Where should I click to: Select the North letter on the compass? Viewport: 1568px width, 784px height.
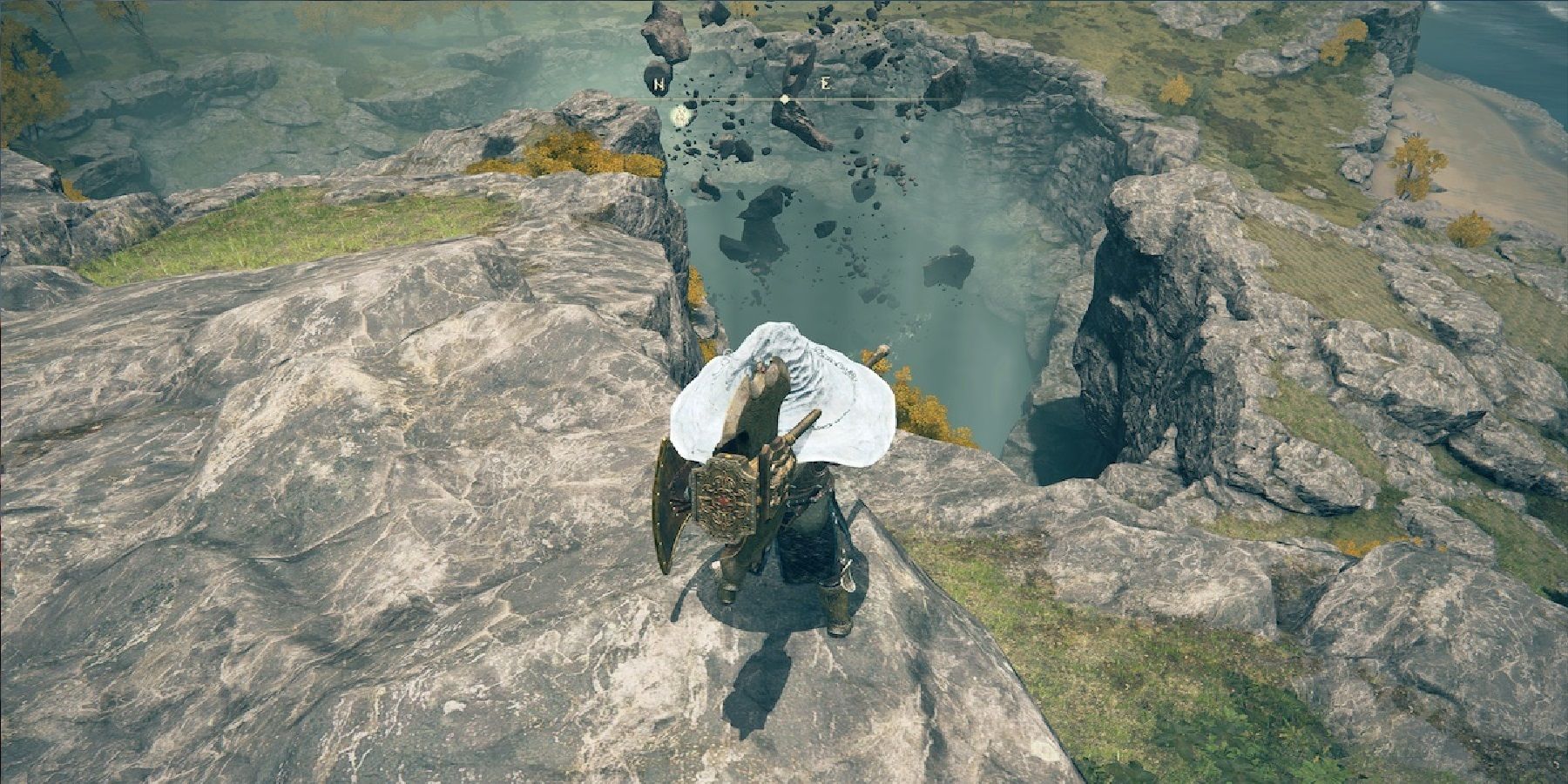[658, 85]
